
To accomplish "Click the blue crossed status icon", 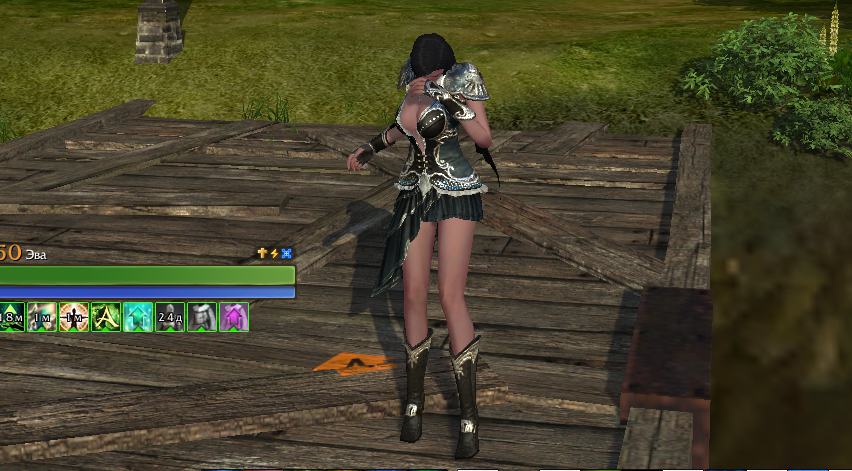I will [x=287, y=254].
